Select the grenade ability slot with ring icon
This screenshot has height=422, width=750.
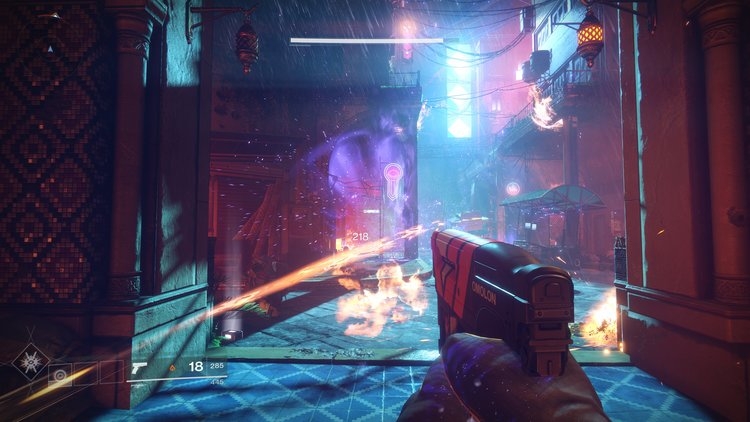60,375
